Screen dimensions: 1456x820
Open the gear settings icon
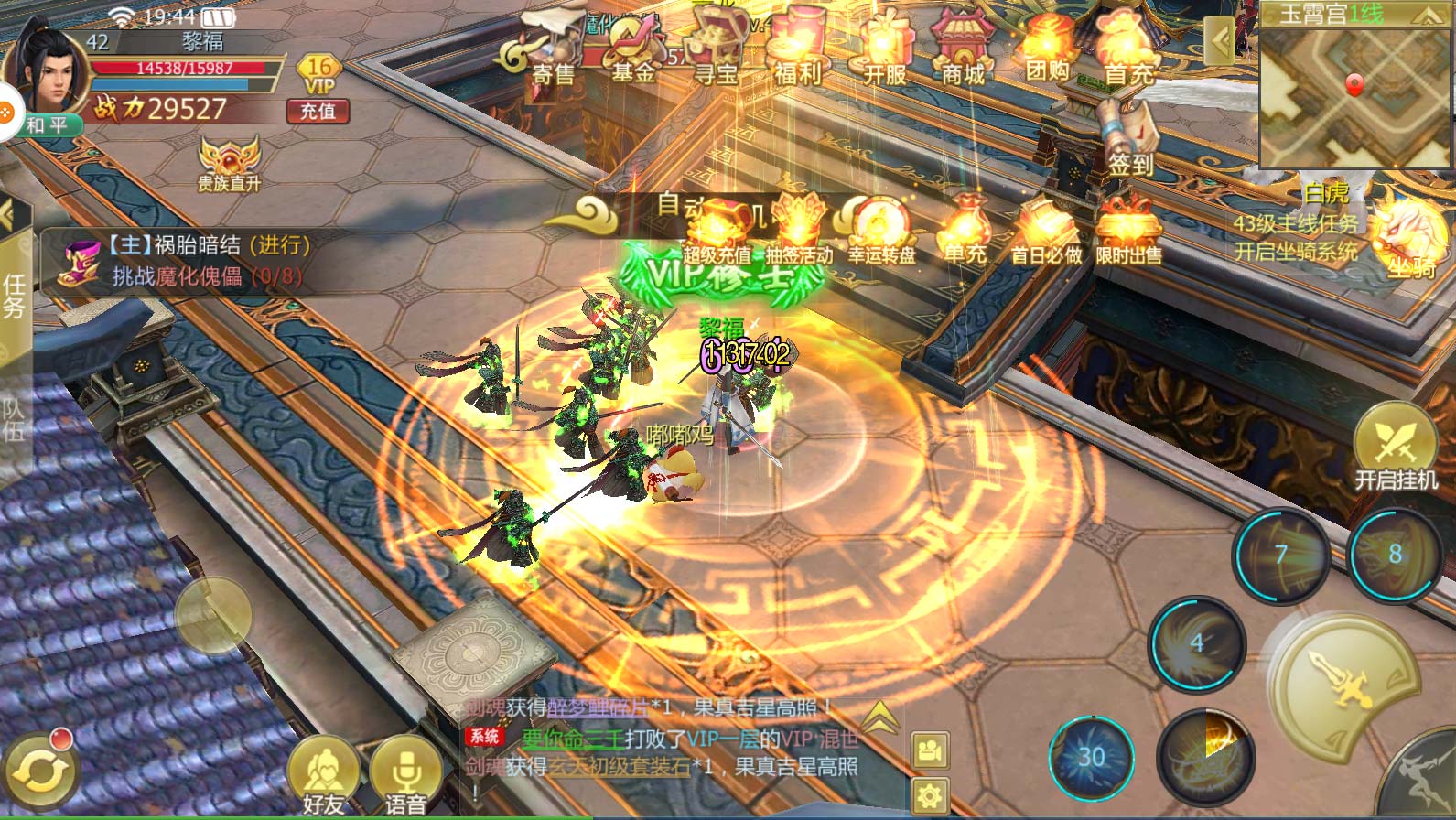tap(931, 793)
